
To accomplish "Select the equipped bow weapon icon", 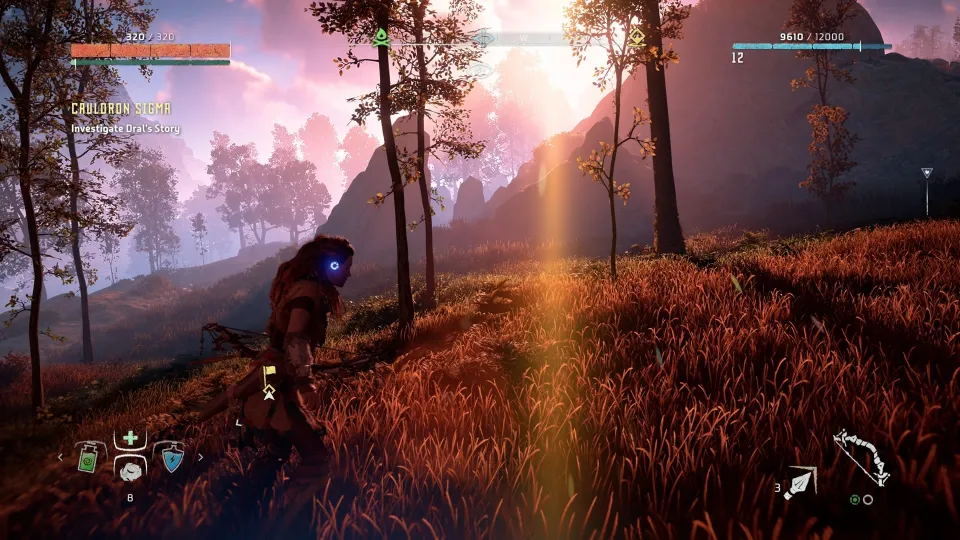I will pyautogui.click(x=860, y=459).
